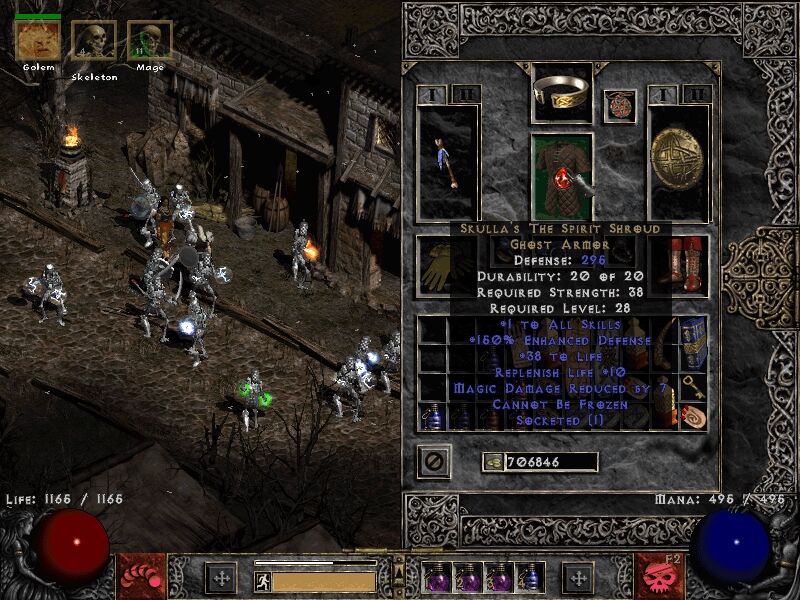The width and height of the screenshot is (800, 600).
Task: Toggle the run/walk button
Action: tap(262, 580)
